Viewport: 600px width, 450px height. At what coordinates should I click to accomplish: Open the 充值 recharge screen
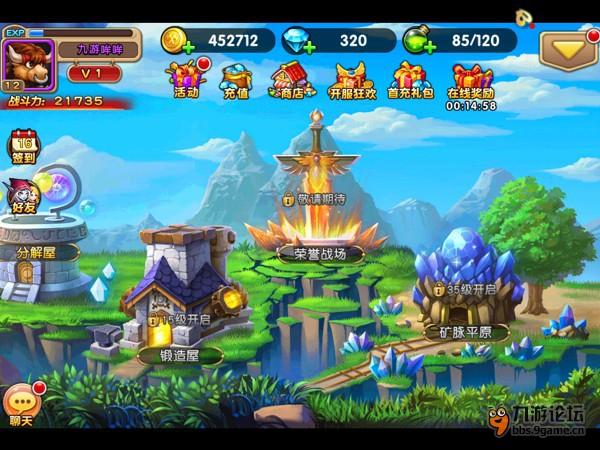(x=236, y=79)
